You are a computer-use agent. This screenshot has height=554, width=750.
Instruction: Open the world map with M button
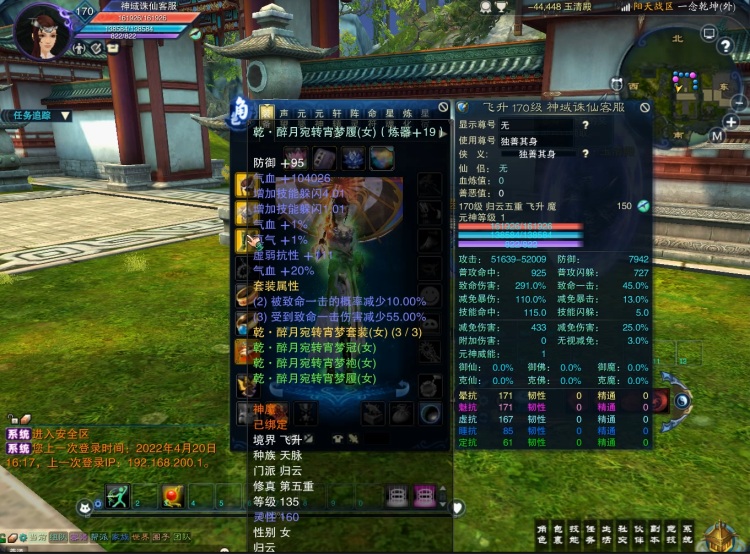[x=717, y=136]
